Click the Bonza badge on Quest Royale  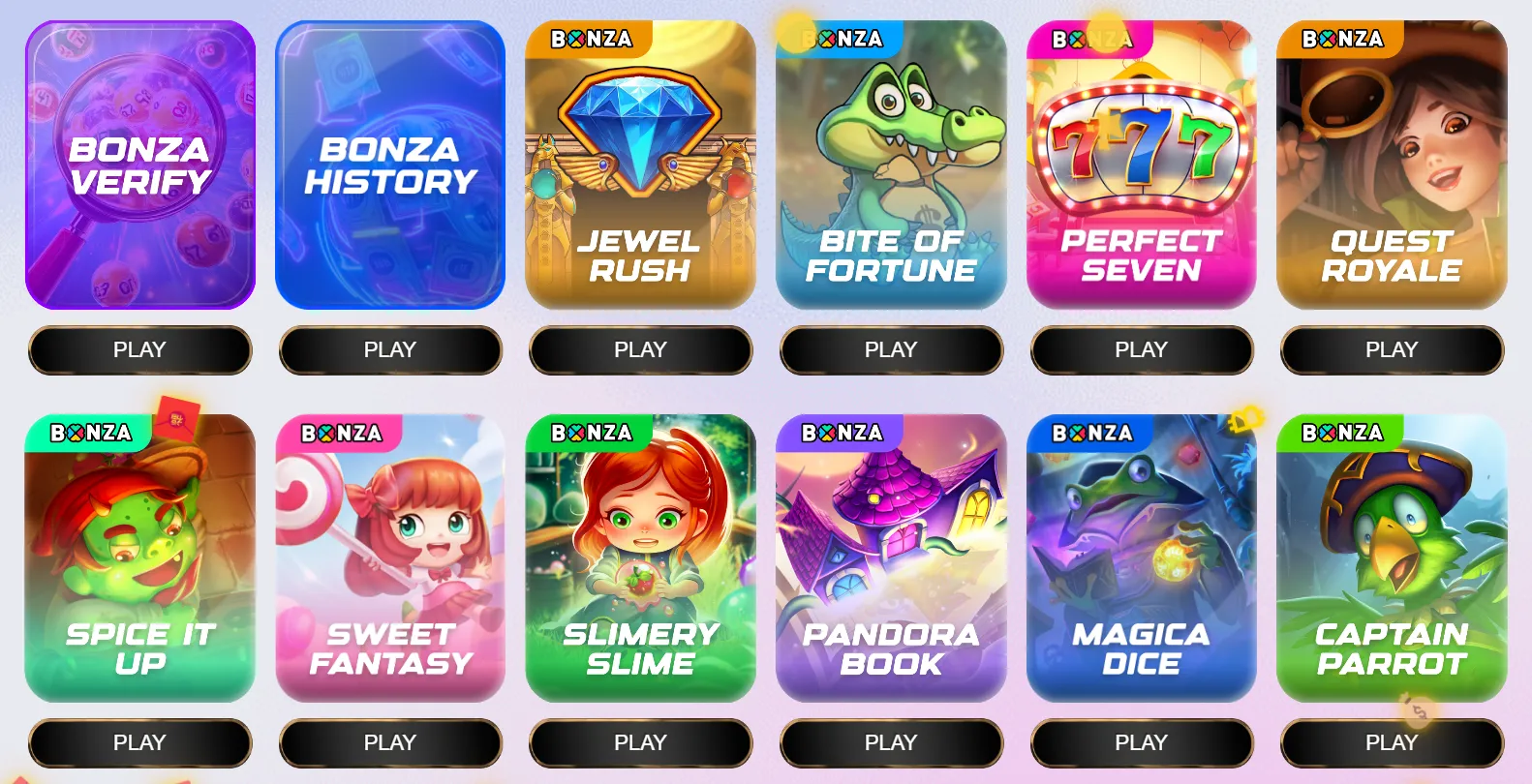pyautogui.click(x=1342, y=39)
